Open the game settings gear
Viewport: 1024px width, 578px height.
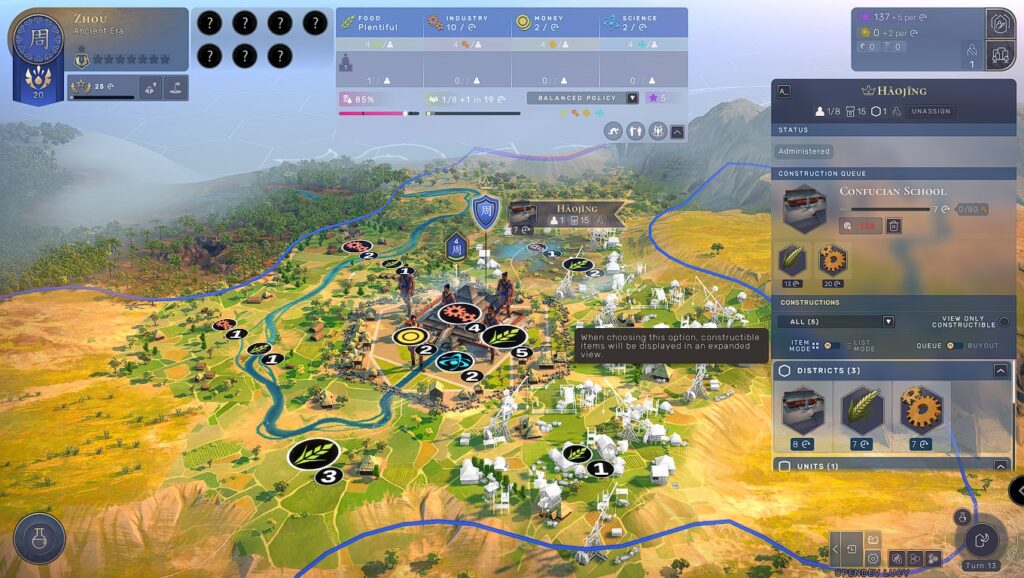873,558
